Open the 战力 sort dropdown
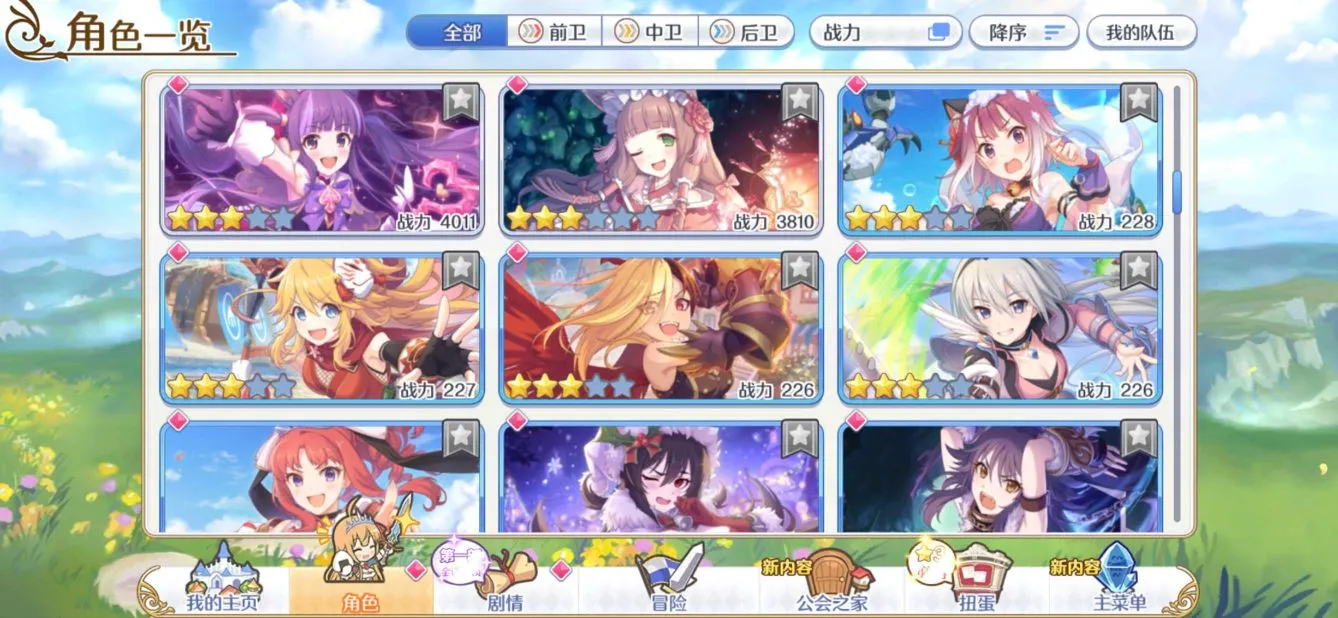Screen dimensions: 1338x618 coord(885,32)
